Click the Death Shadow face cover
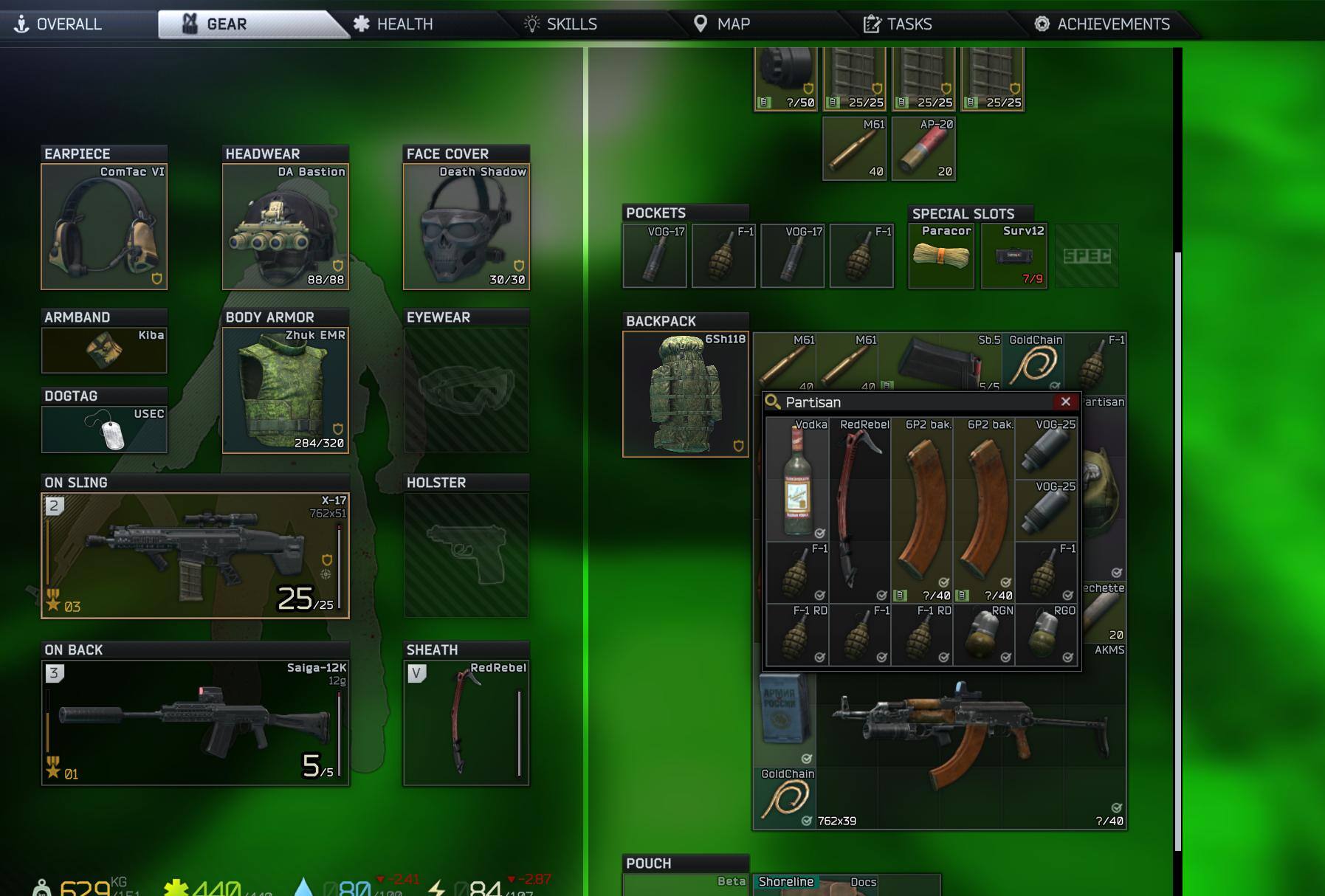The height and width of the screenshot is (896, 1325). coord(466,227)
